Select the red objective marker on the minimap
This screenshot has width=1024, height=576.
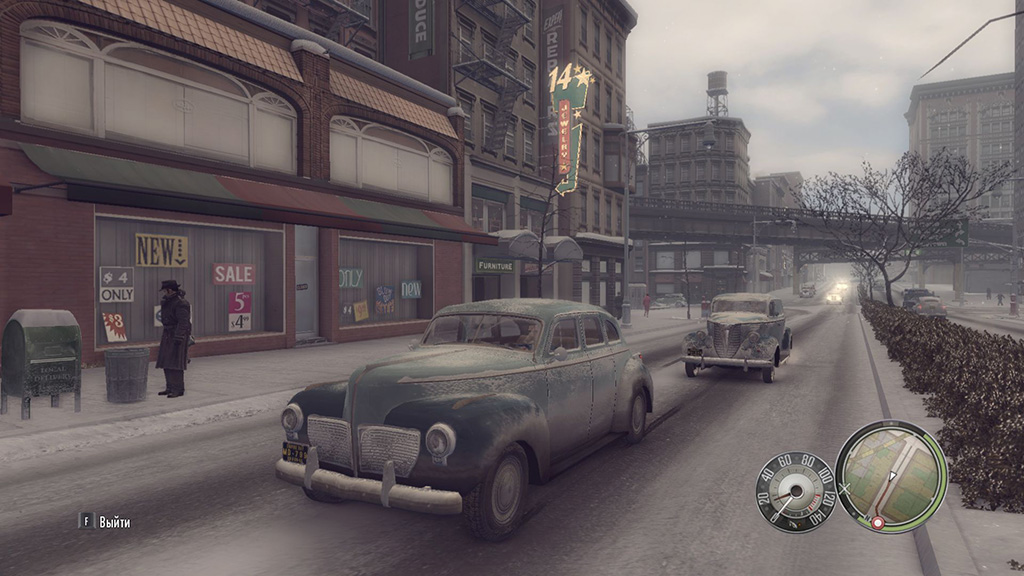[878, 523]
